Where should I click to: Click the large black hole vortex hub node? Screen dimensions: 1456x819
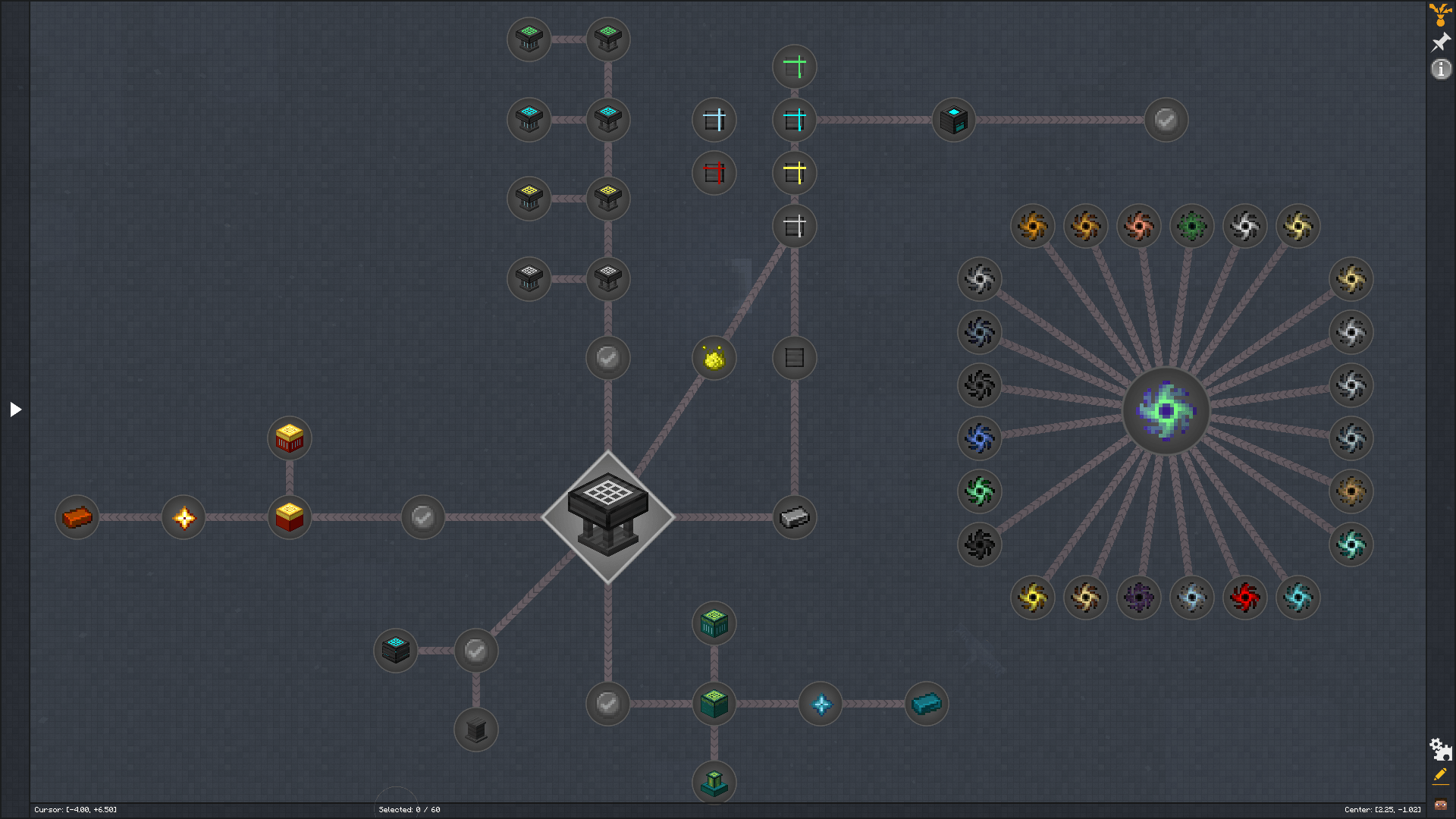point(1166,411)
